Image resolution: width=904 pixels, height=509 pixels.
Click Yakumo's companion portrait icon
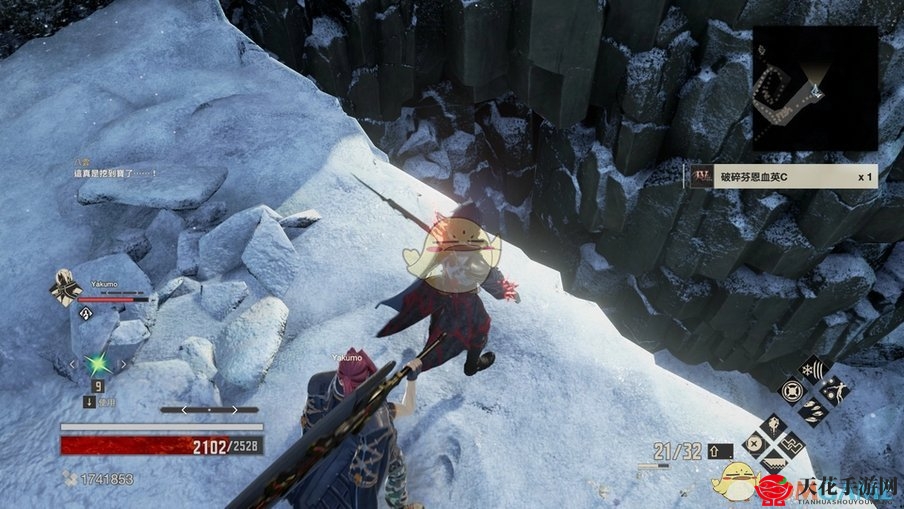tap(66, 290)
